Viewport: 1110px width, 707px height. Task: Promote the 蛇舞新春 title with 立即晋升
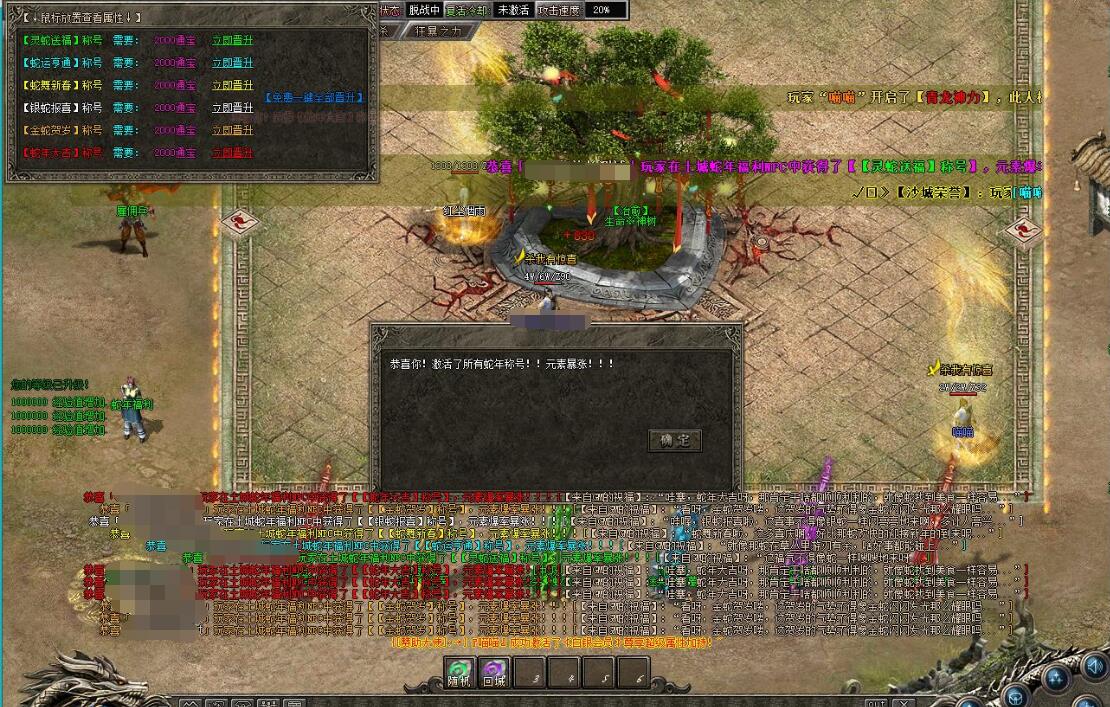[x=232, y=86]
